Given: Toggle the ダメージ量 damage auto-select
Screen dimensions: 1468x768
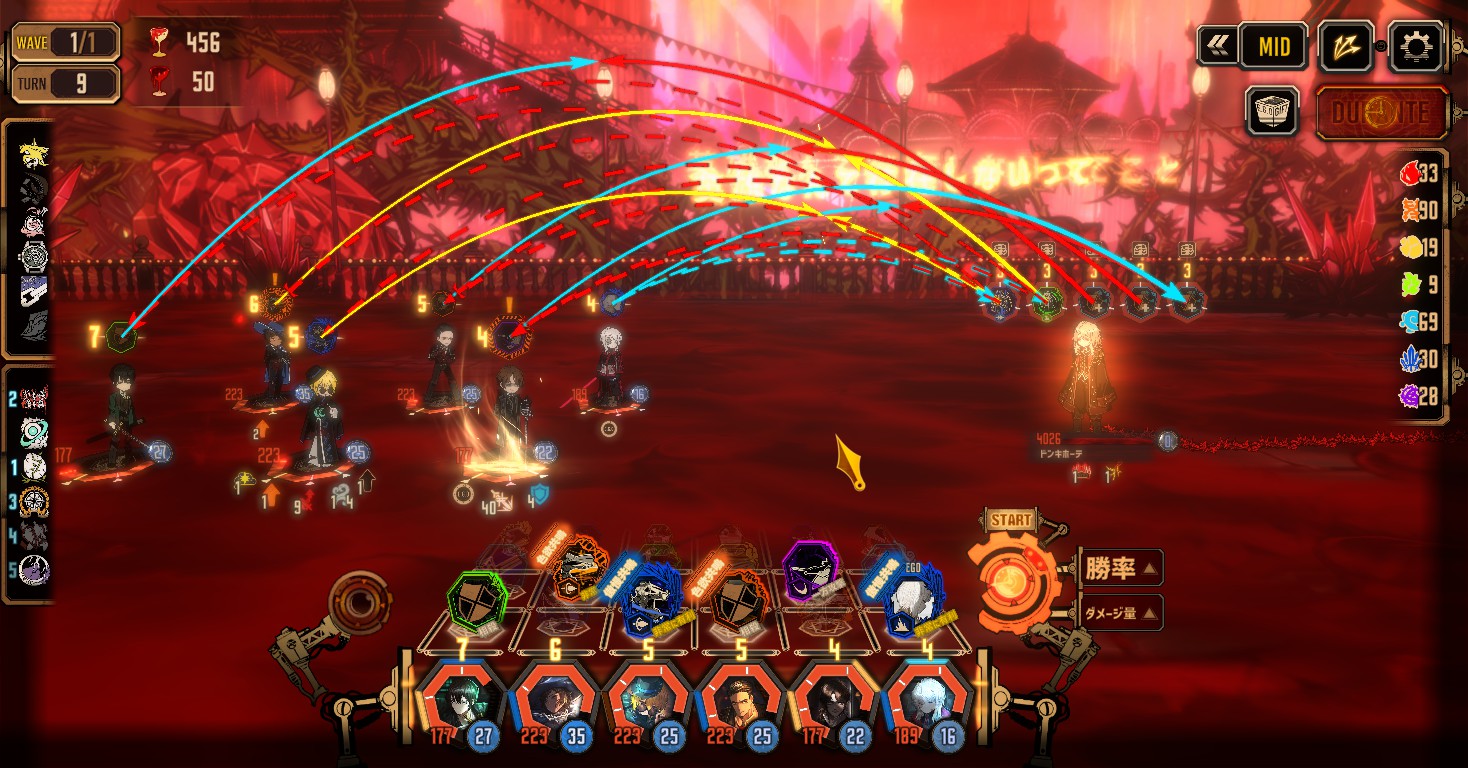Looking at the screenshot, I should point(1119,613).
